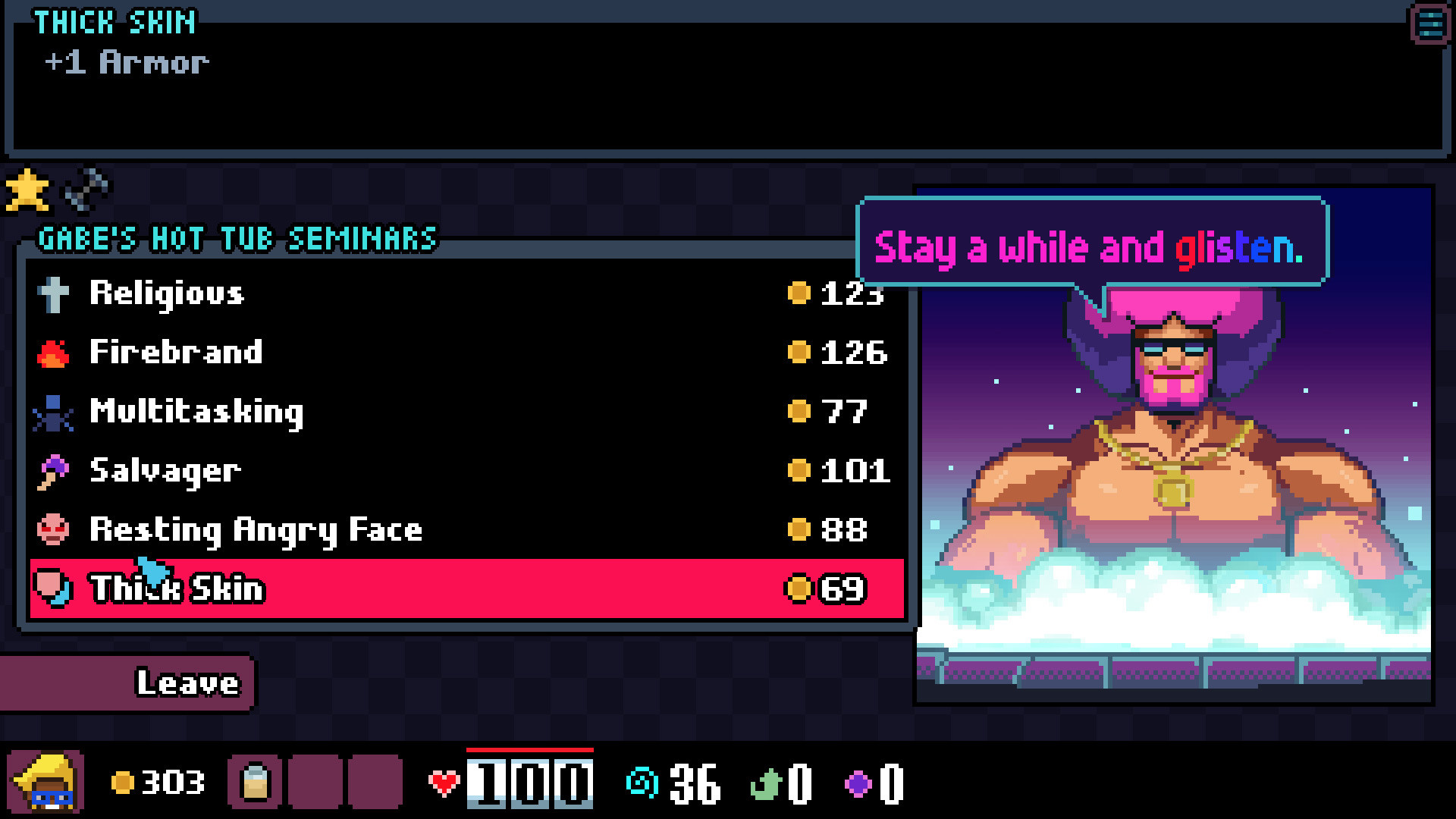Select the Firebrand trait entry
Image resolution: width=1456 pixels, height=819 pixels.
tap(466, 353)
